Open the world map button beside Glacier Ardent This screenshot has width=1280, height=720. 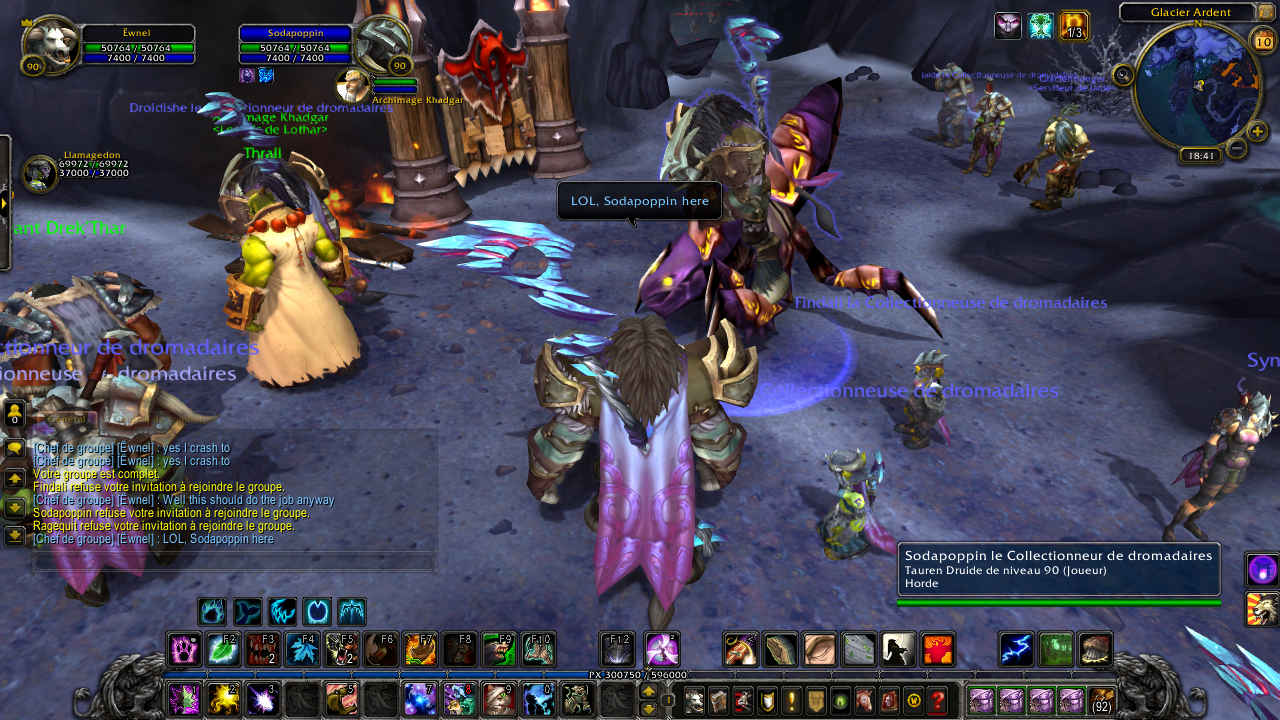(1265, 12)
